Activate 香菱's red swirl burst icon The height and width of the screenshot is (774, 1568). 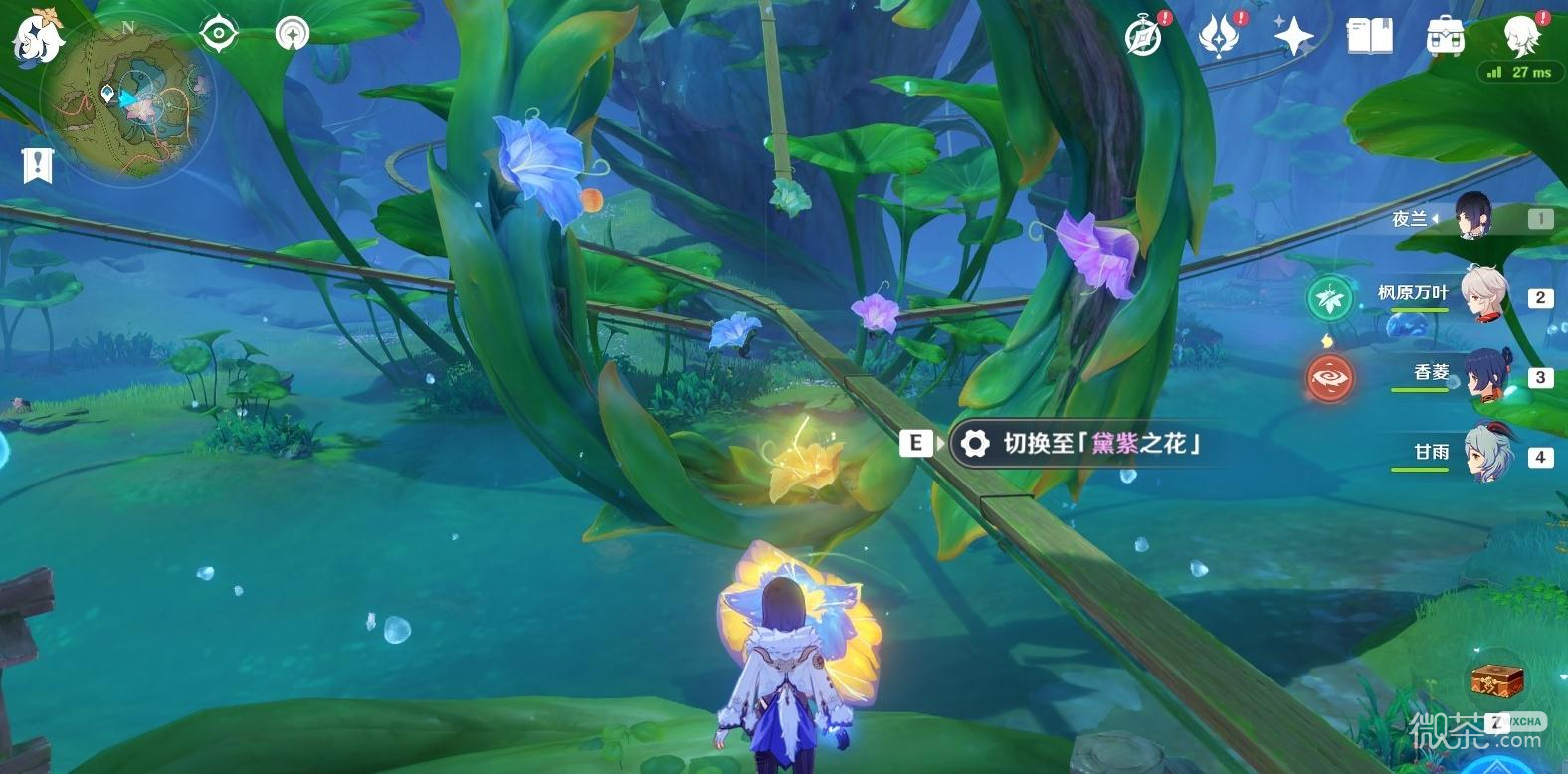(x=1330, y=377)
